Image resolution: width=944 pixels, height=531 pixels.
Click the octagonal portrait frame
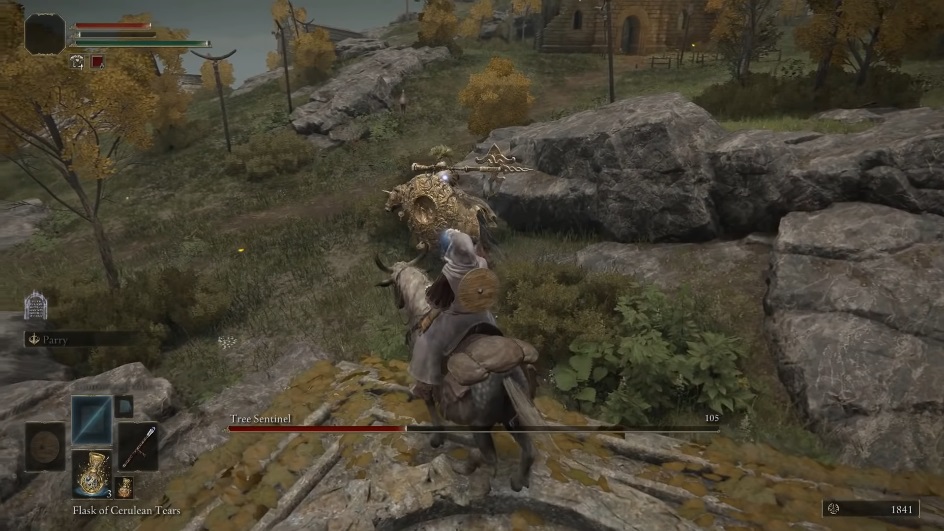[45, 34]
